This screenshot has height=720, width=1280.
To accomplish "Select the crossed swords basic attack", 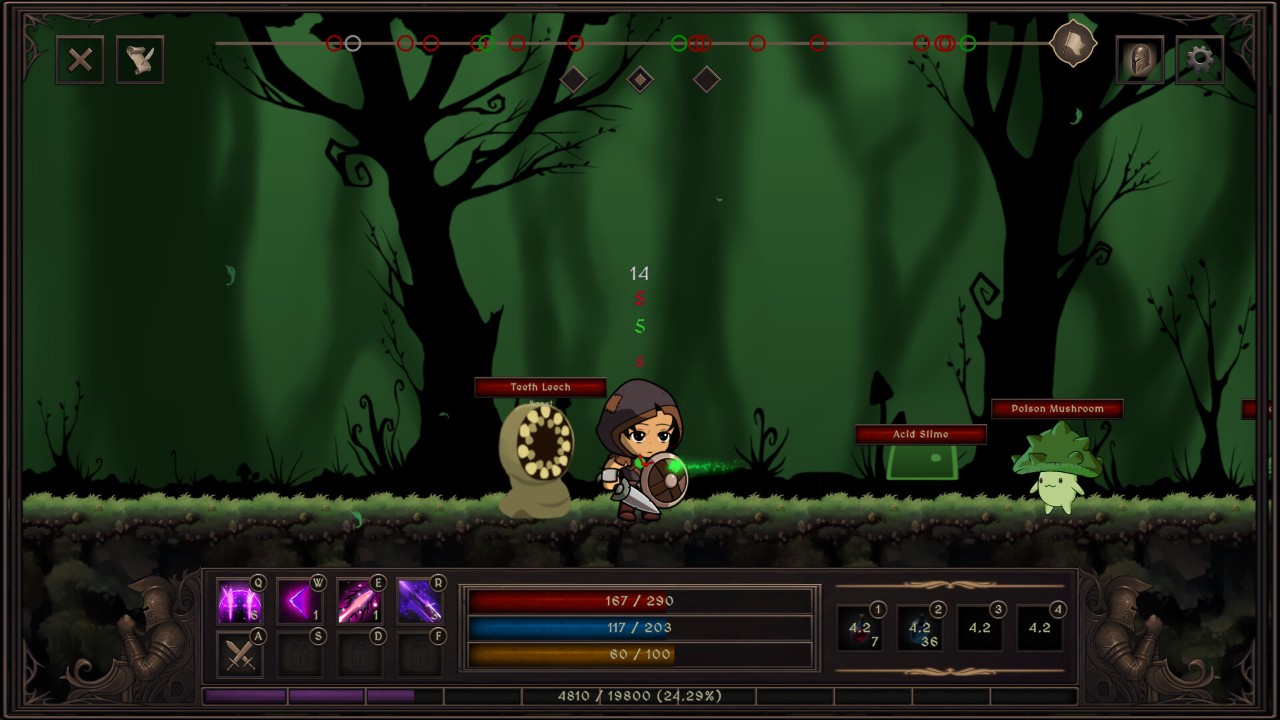I will click(240, 655).
